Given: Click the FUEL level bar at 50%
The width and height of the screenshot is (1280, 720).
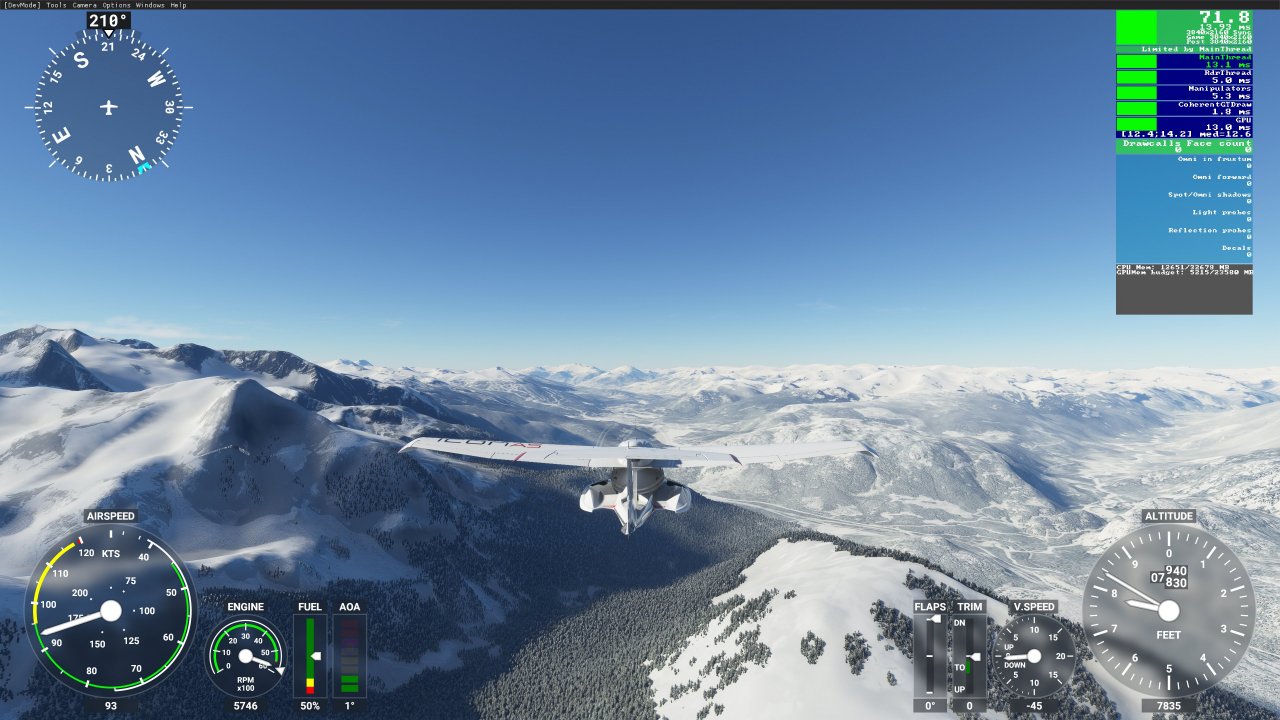Looking at the screenshot, I should click(309, 655).
